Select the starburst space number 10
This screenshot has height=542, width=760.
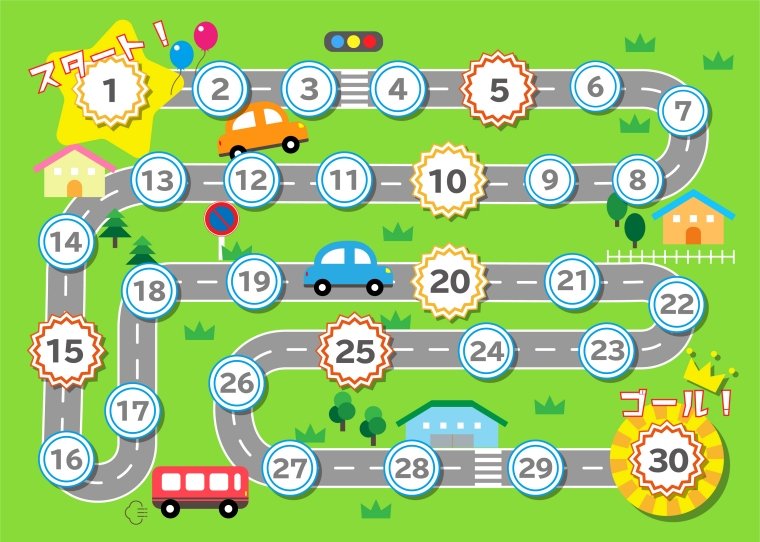447,181
